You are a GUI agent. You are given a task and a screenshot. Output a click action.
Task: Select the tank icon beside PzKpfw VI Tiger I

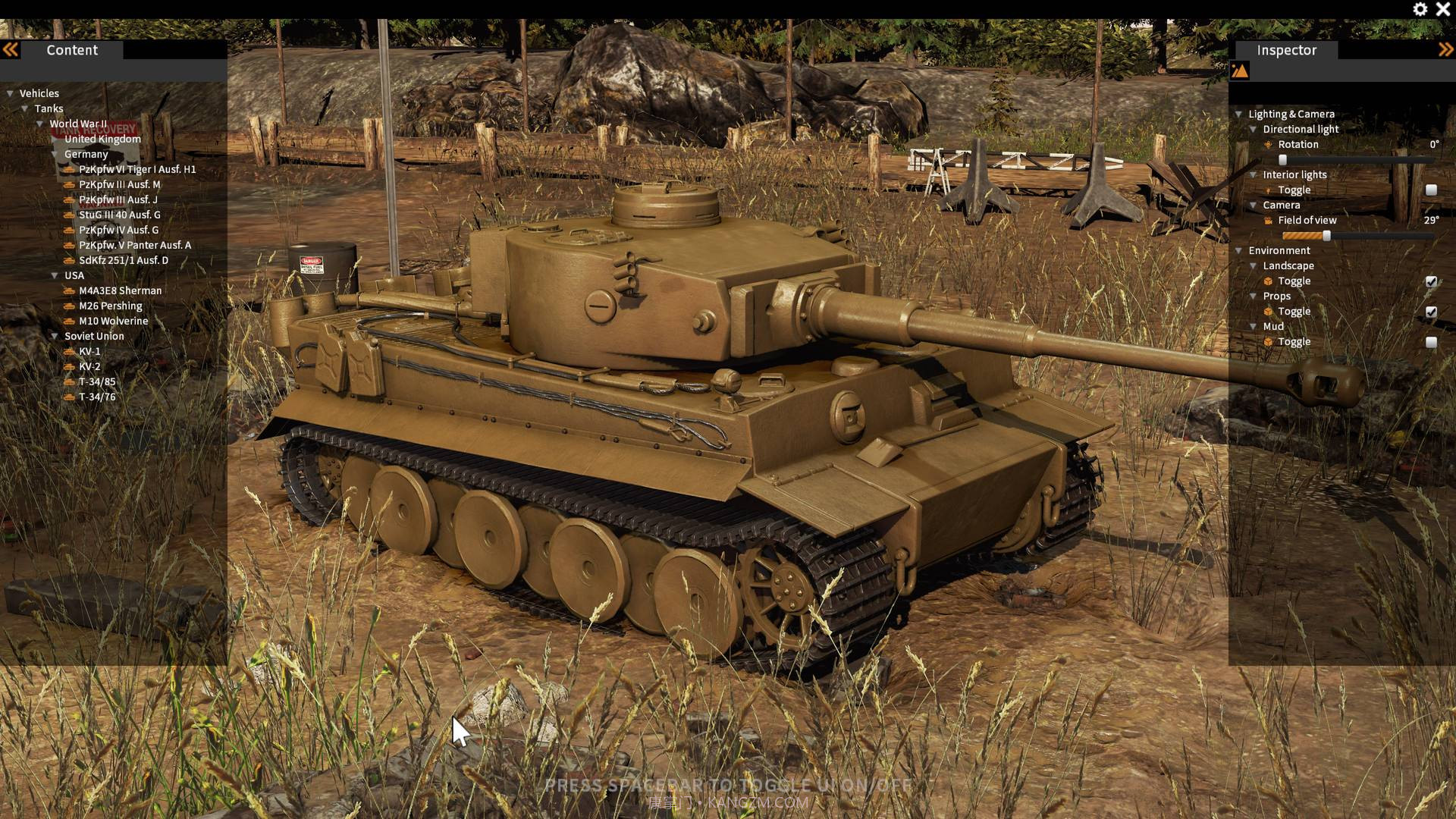point(68,169)
